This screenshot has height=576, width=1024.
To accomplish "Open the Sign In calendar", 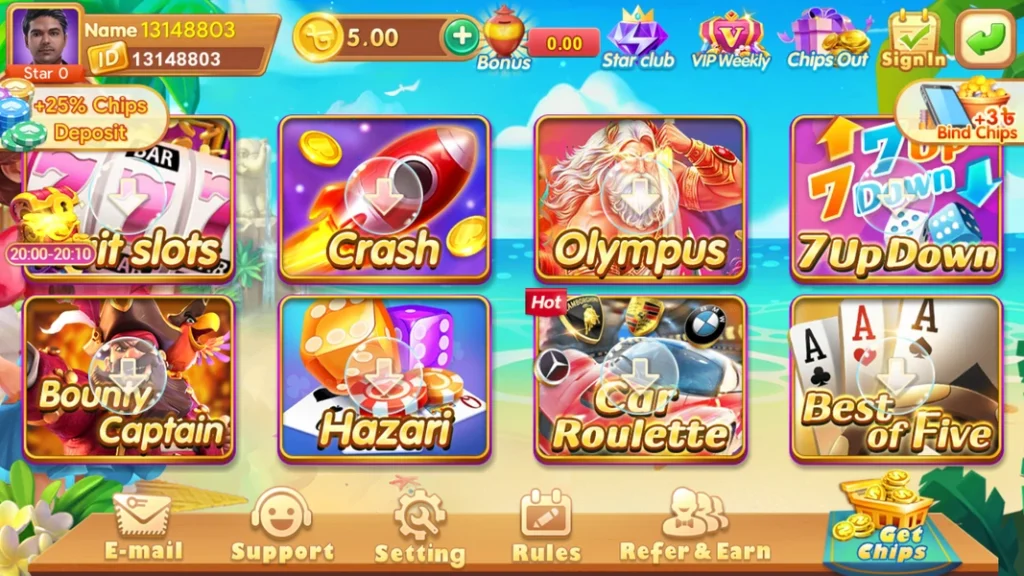I will pos(913,39).
